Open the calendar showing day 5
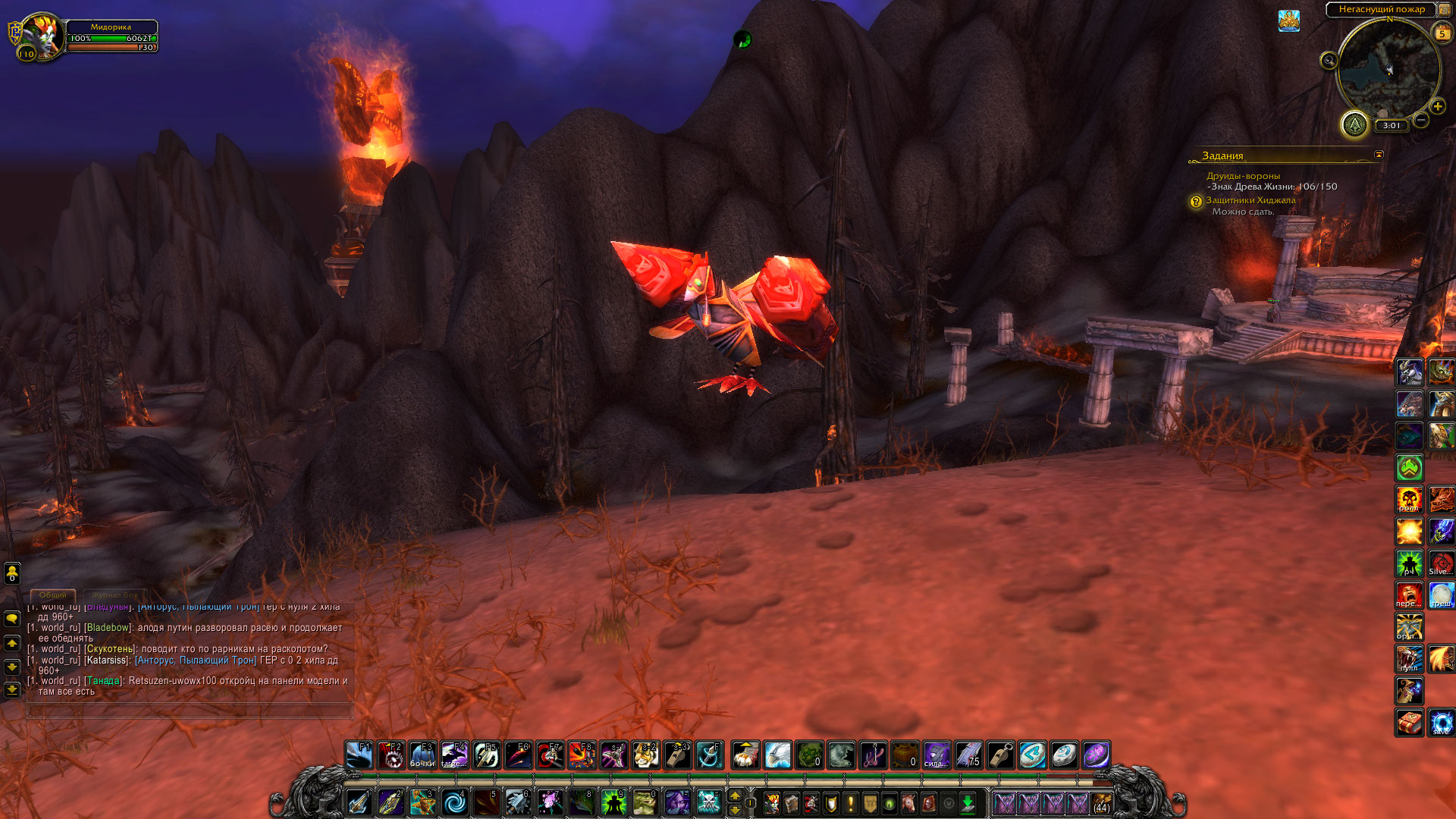This screenshot has width=1456, height=819. tap(1442, 33)
